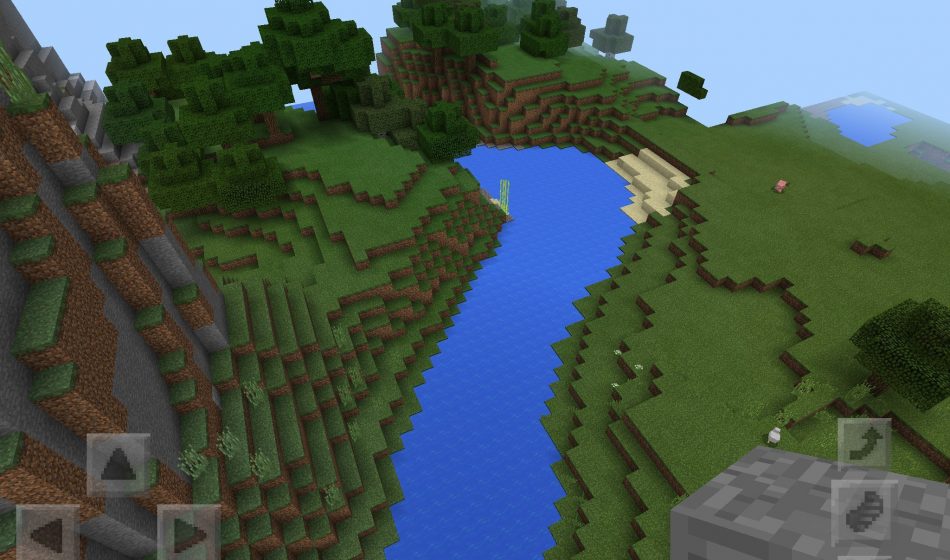Screen dimensions: 950x560
Task: Tap the up arrow movement button
Action: pyautogui.click(x=118, y=465)
